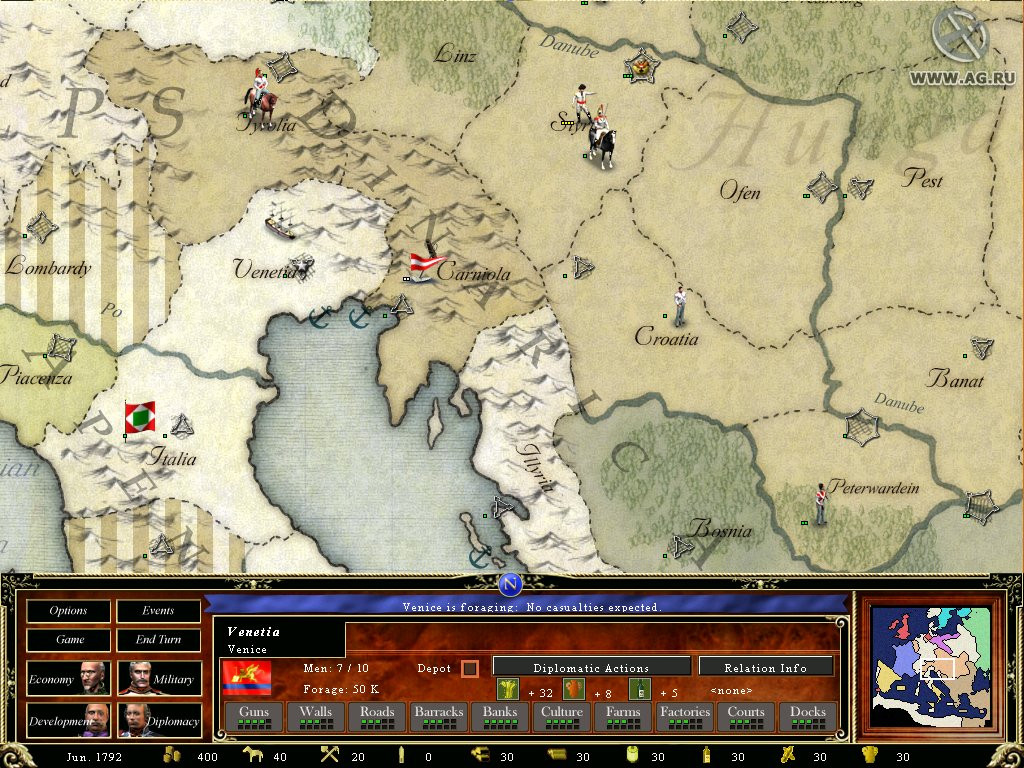1024x768 pixels.
Task: Select the Guns development button
Action: [253, 716]
